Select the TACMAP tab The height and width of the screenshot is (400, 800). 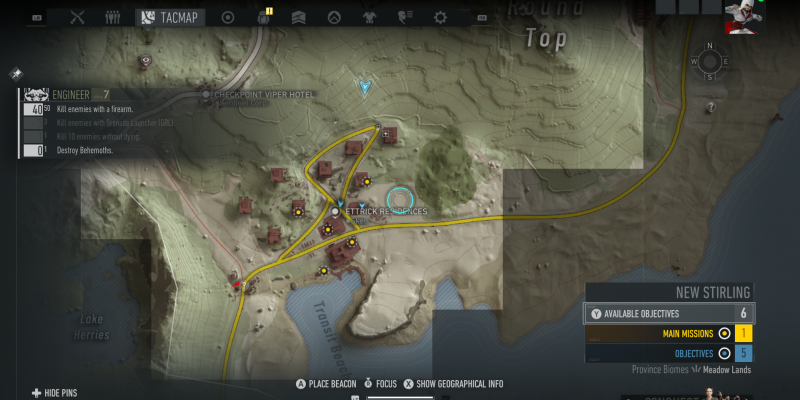[171, 17]
